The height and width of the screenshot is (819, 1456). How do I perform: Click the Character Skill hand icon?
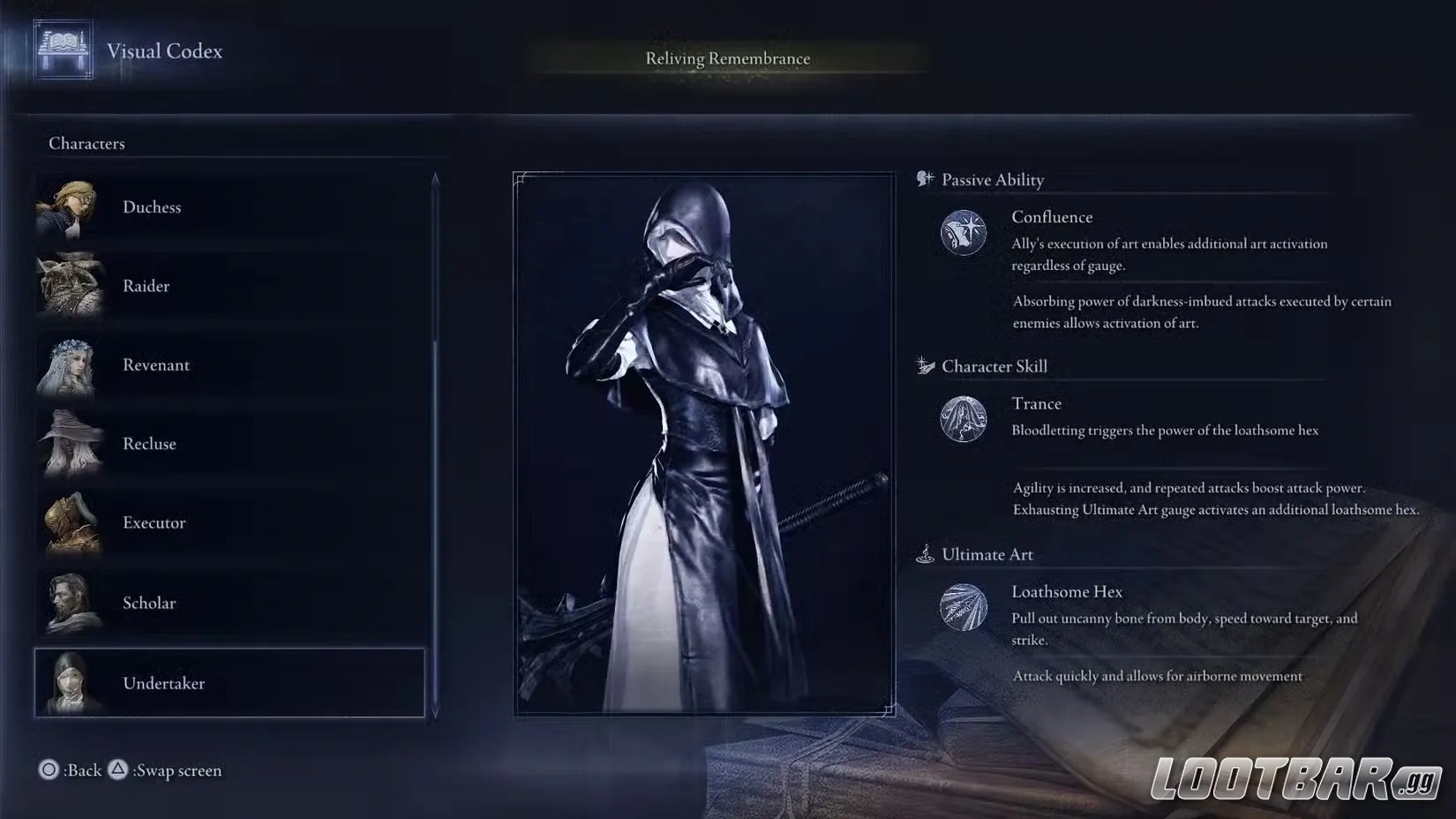coord(925,364)
